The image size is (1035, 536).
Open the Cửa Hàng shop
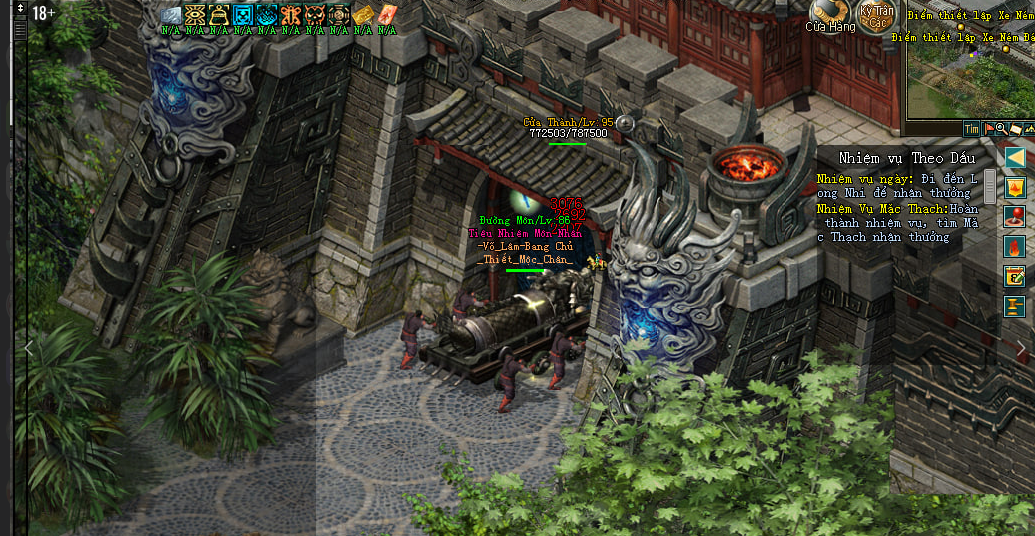tap(829, 14)
